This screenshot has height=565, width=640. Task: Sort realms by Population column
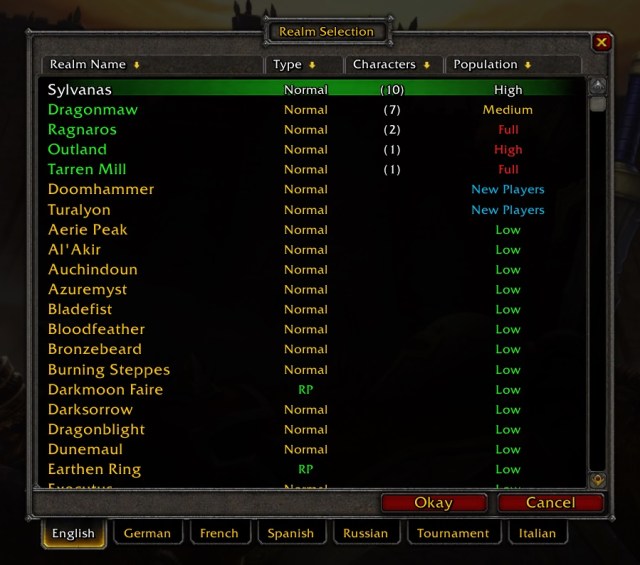[511, 65]
